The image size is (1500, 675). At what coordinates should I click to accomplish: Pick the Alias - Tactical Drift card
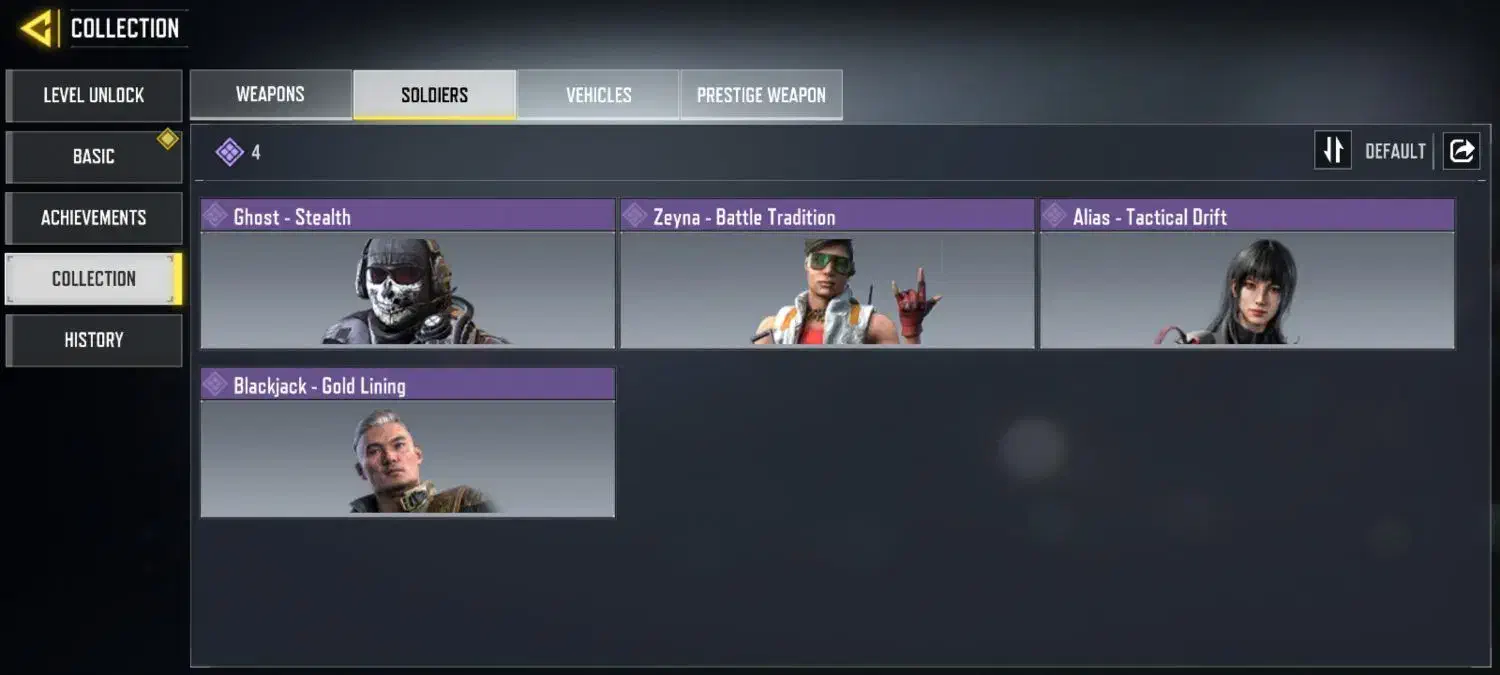1247,273
